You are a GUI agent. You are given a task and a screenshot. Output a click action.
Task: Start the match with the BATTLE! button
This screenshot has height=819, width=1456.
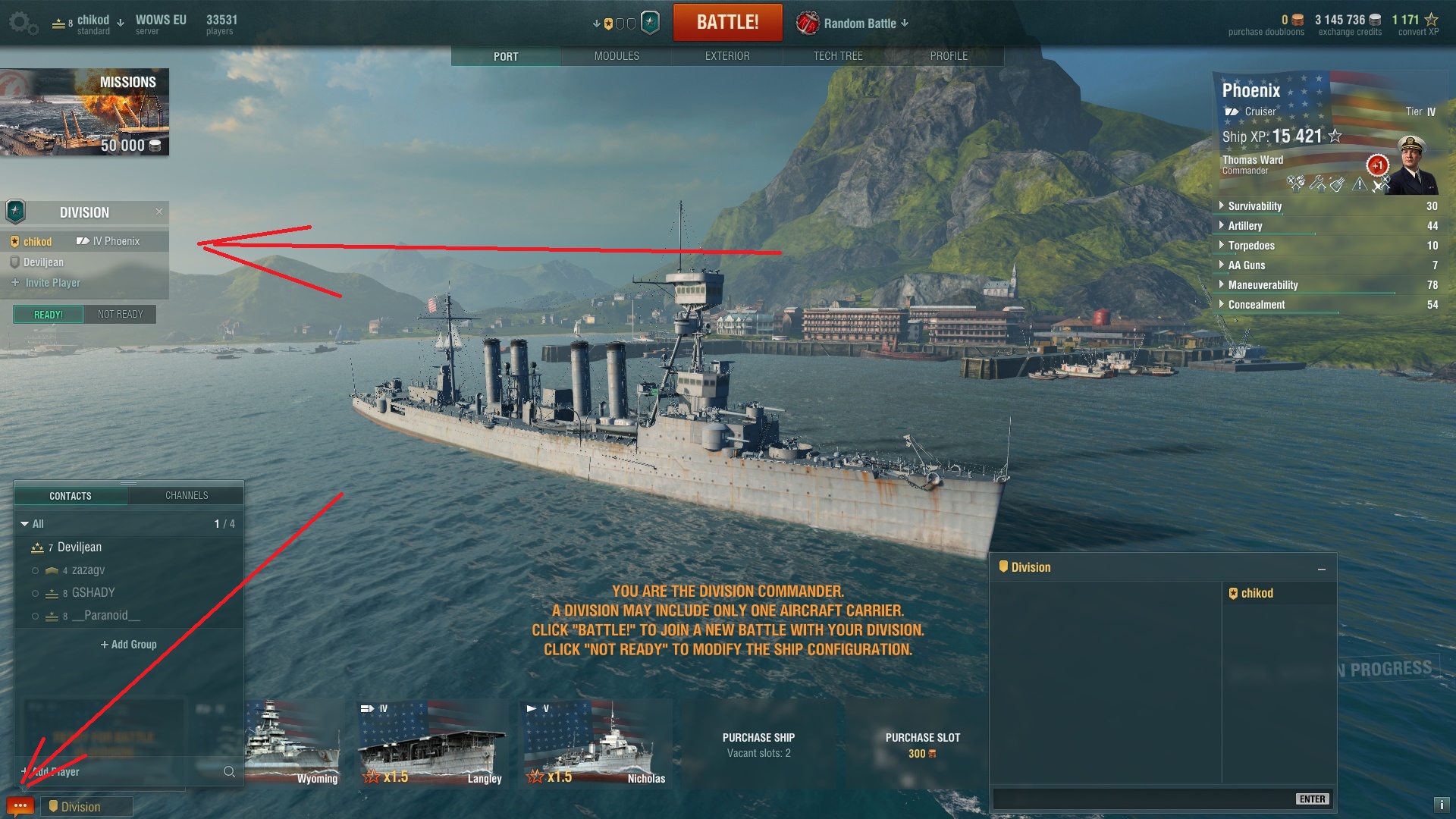[727, 22]
